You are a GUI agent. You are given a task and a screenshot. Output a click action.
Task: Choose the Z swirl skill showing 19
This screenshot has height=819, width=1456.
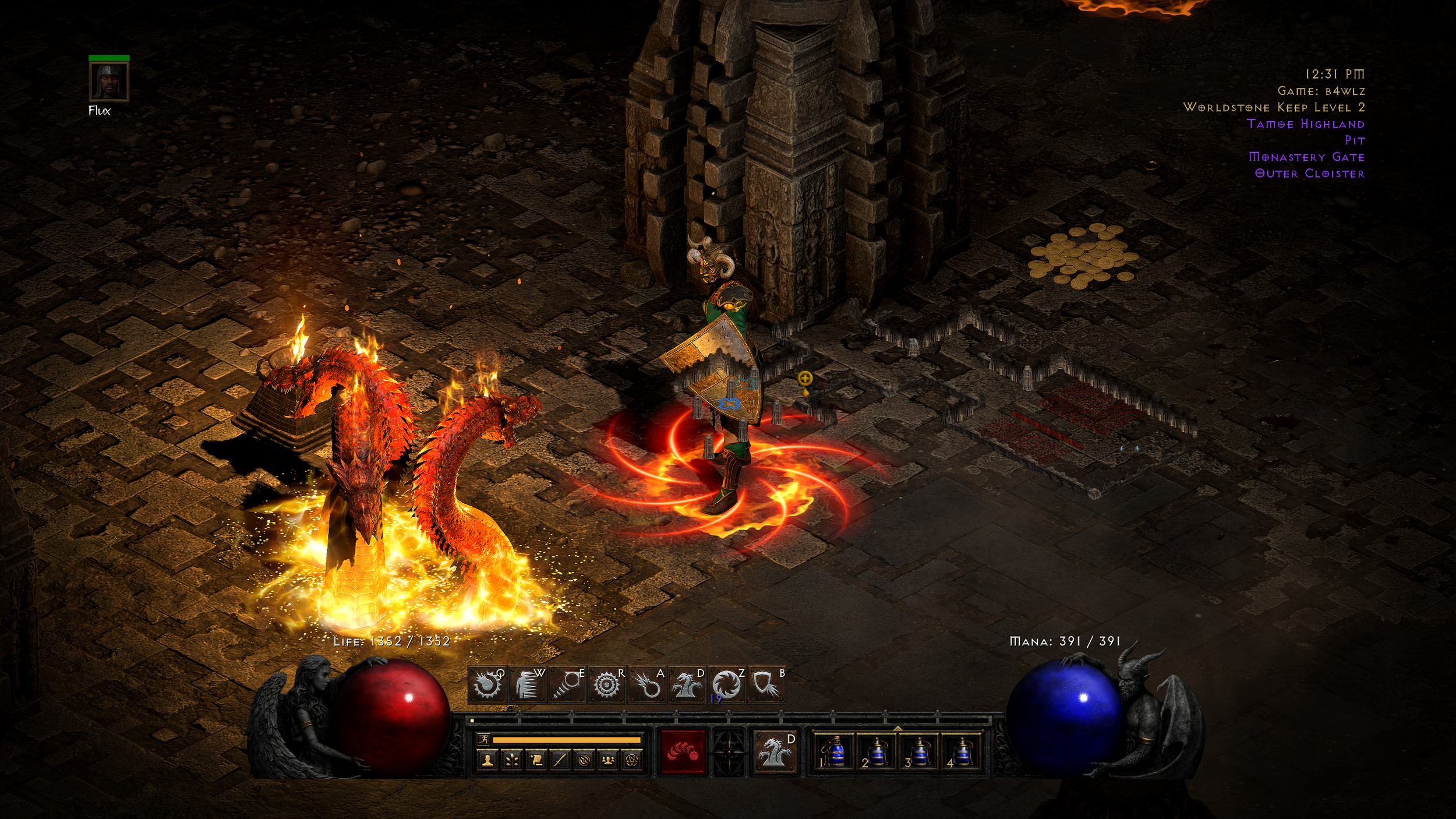(x=726, y=684)
